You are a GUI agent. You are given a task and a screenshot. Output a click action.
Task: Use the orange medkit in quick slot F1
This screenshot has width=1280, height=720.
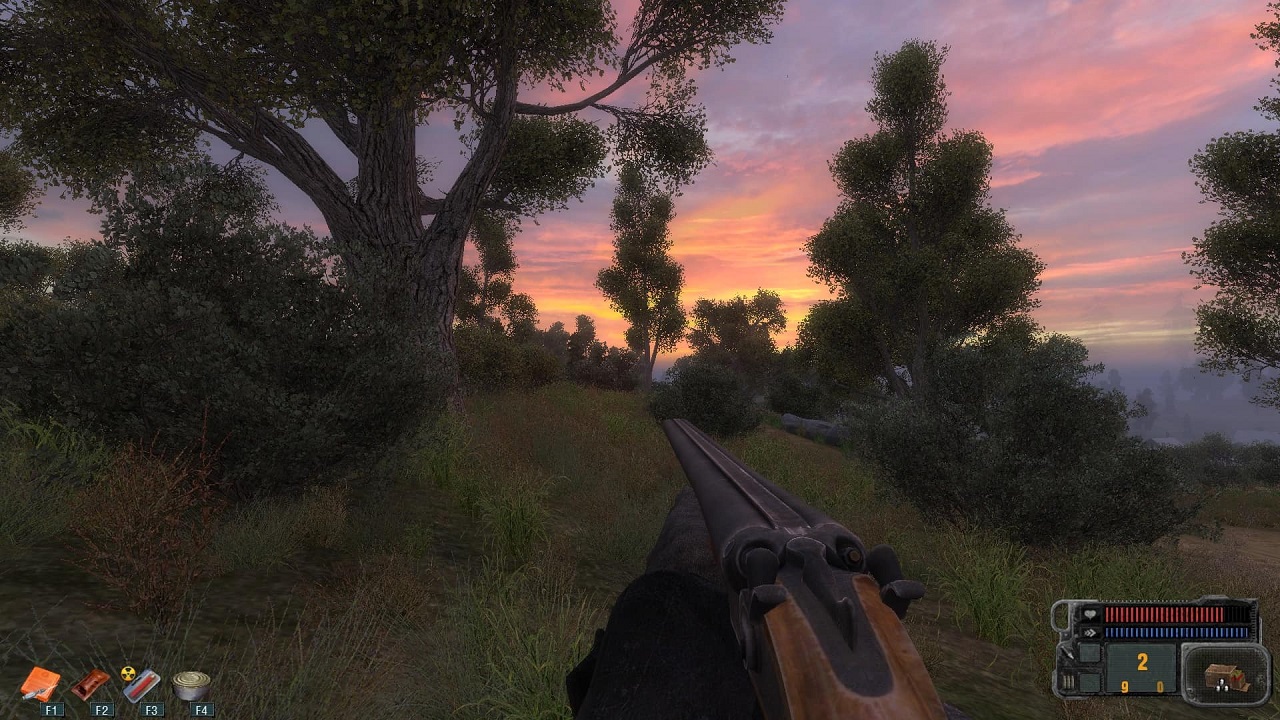point(41,685)
